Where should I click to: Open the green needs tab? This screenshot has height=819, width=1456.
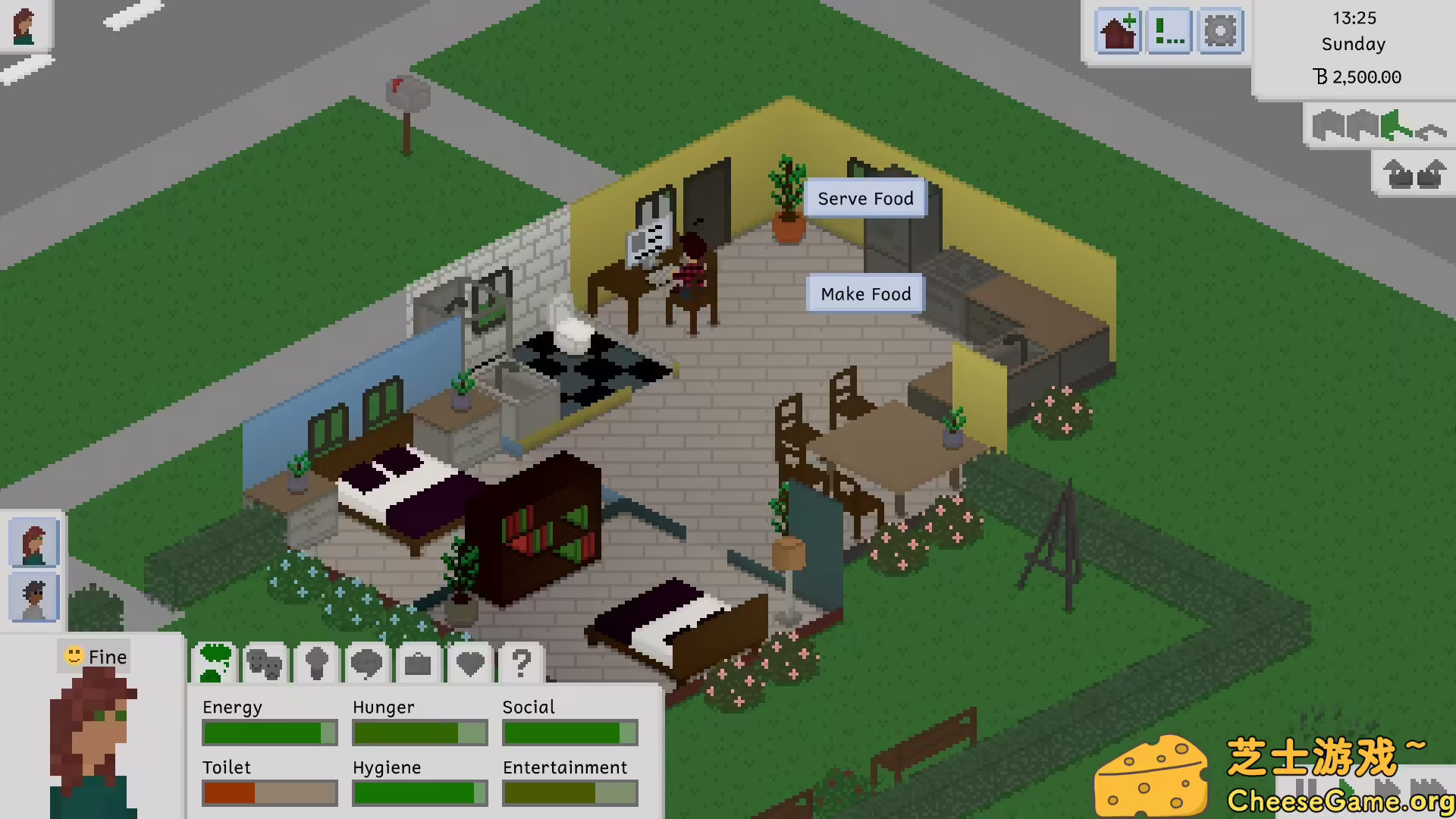coord(215,664)
